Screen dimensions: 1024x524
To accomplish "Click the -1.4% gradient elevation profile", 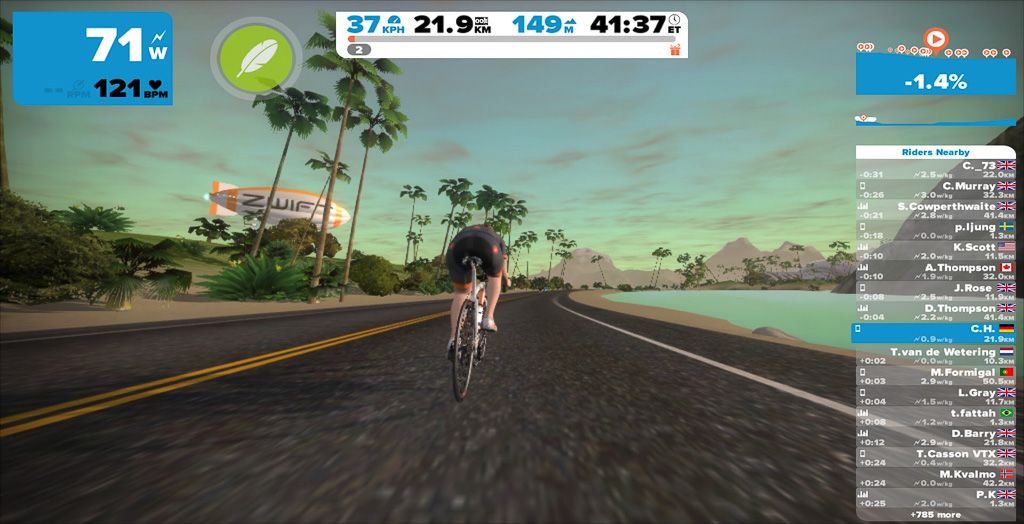I will tap(935, 83).
